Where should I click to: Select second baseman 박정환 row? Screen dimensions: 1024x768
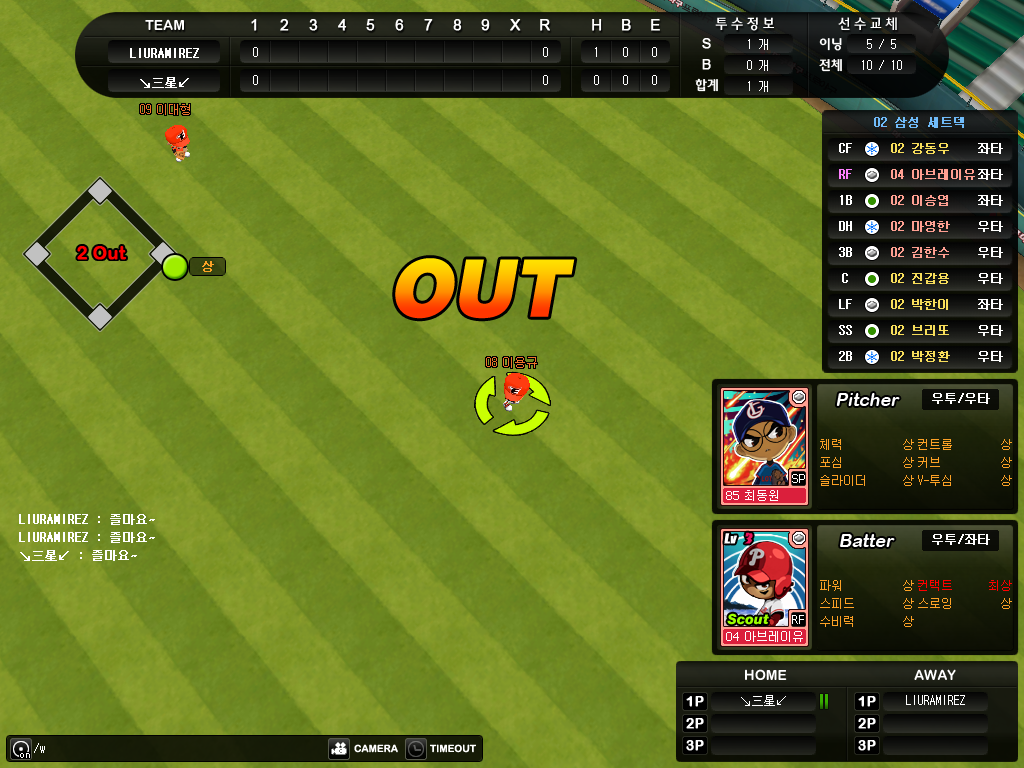pyautogui.click(x=919, y=357)
